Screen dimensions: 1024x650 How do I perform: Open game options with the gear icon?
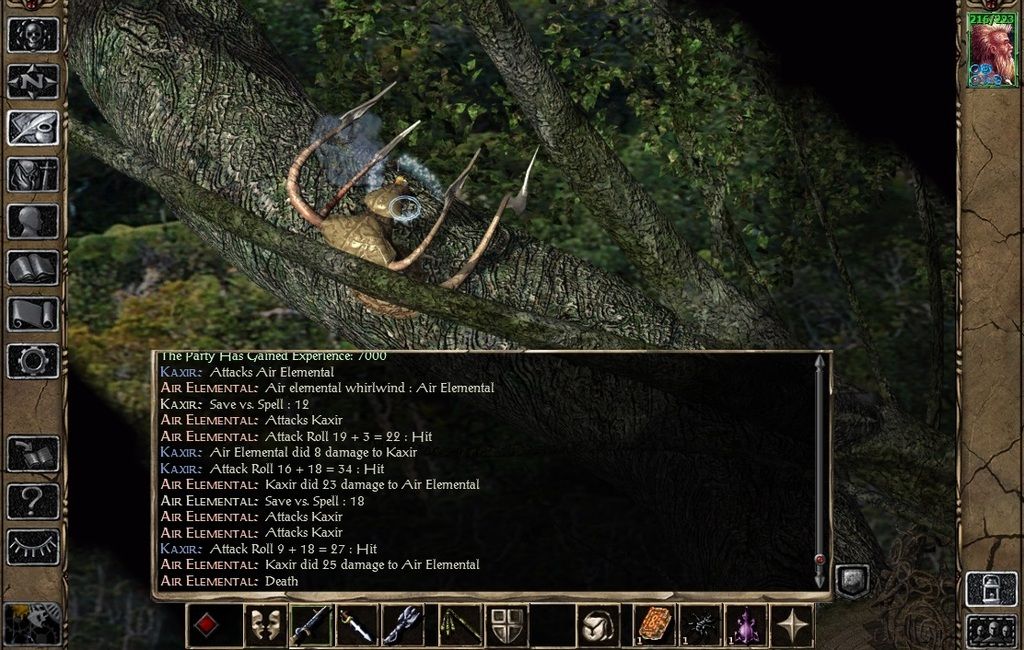point(33,360)
